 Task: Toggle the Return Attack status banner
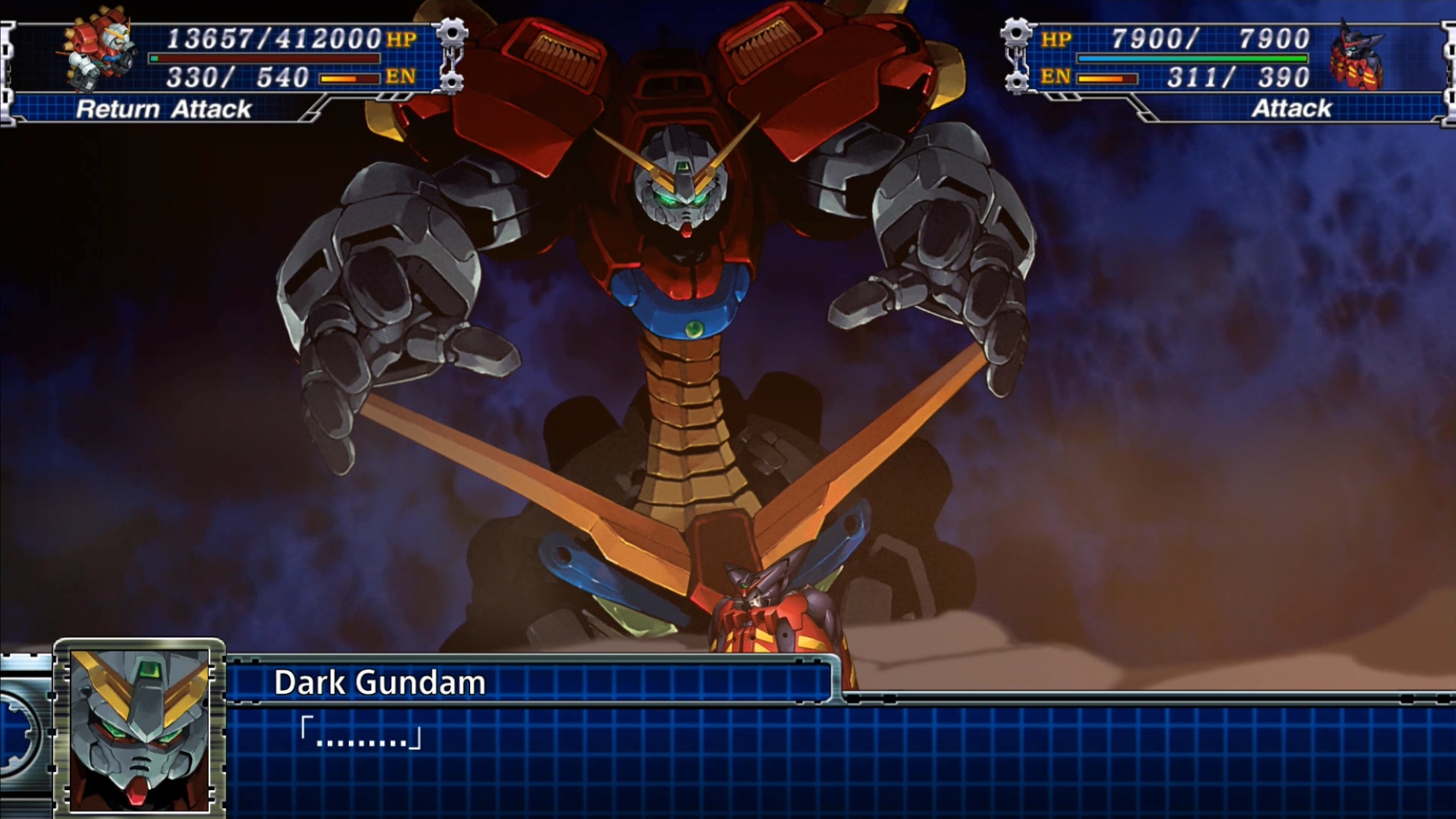point(163,110)
